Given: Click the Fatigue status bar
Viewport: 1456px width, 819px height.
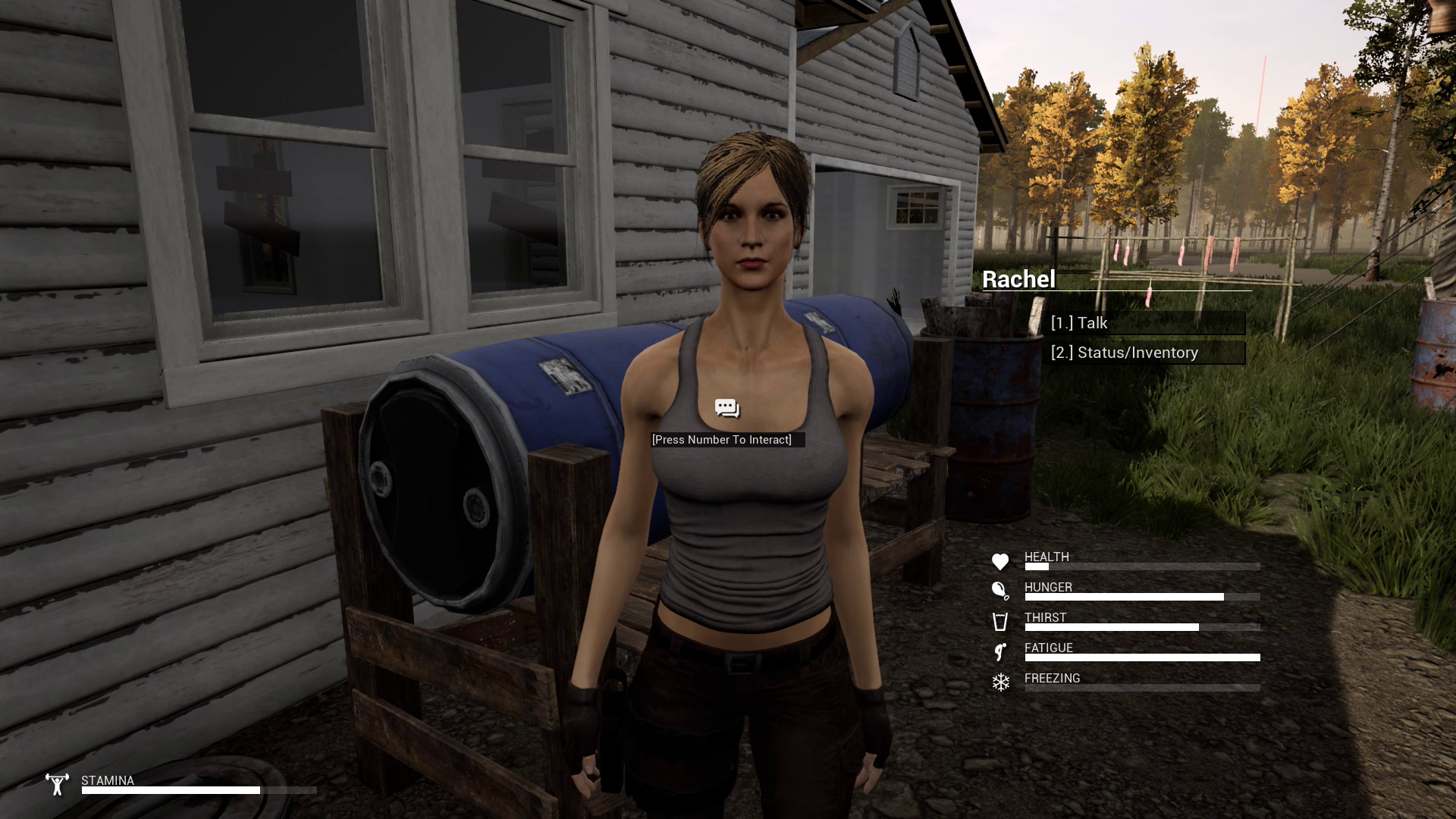Looking at the screenshot, I should click(x=1141, y=657).
